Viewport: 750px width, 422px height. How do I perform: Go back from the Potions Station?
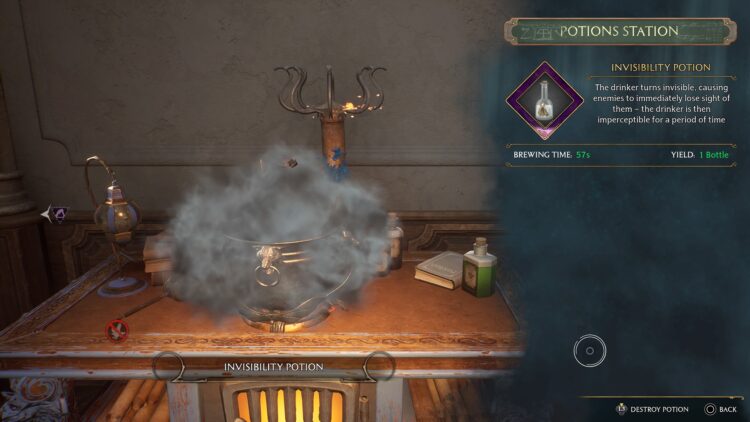click(720, 409)
